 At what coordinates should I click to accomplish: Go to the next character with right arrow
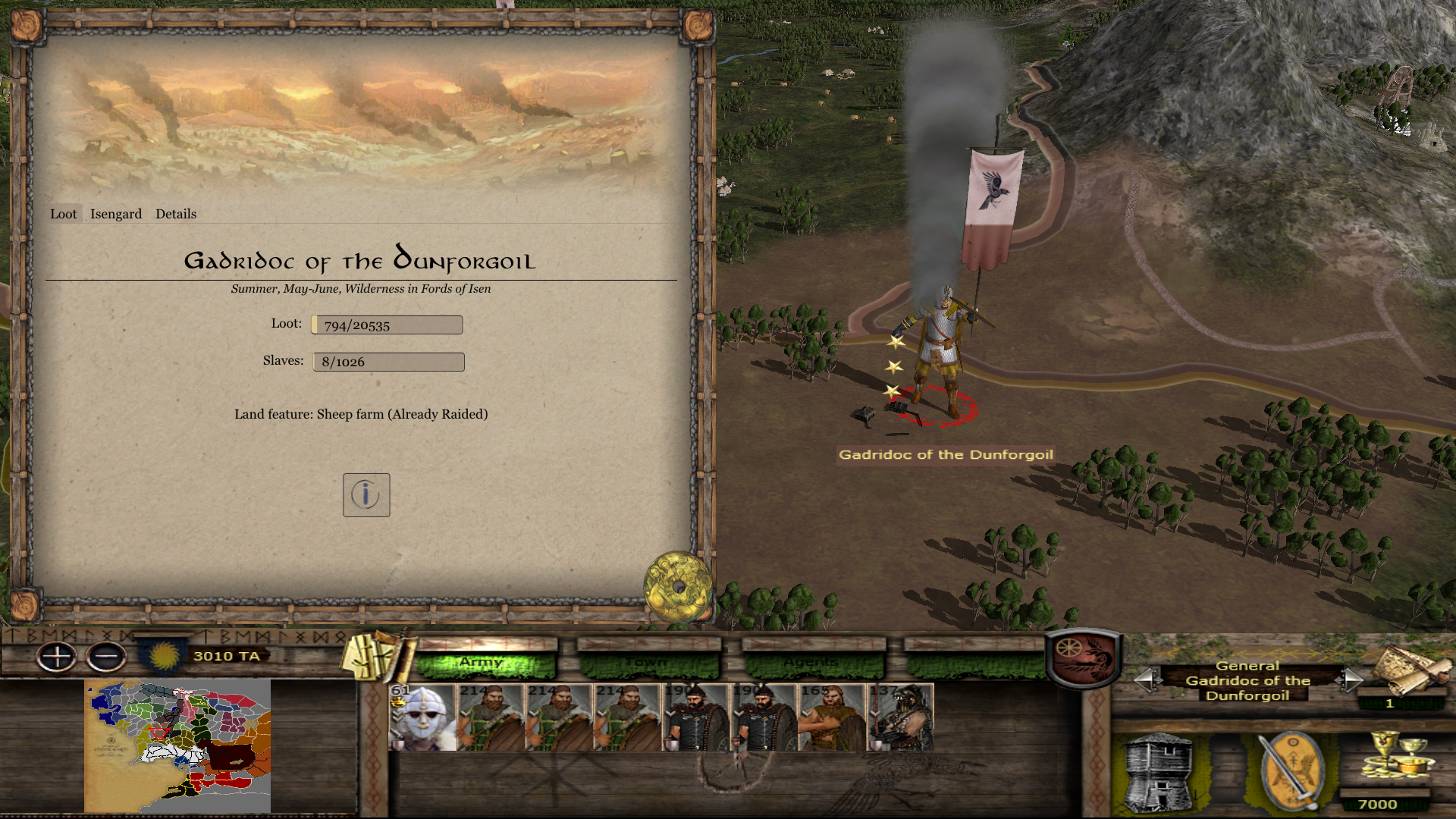pos(1351,679)
